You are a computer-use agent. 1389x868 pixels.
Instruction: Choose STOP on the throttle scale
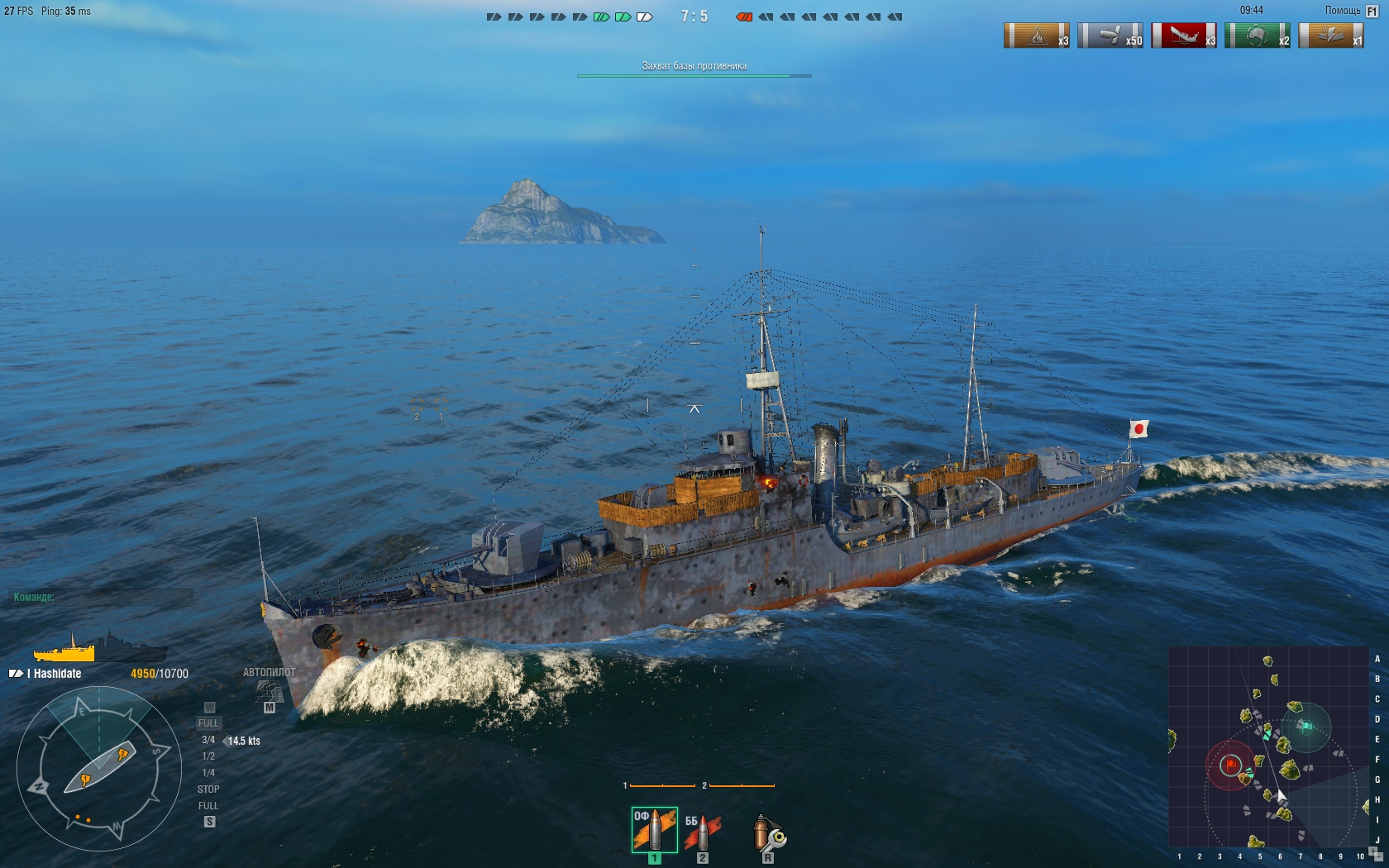(x=208, y=789)
